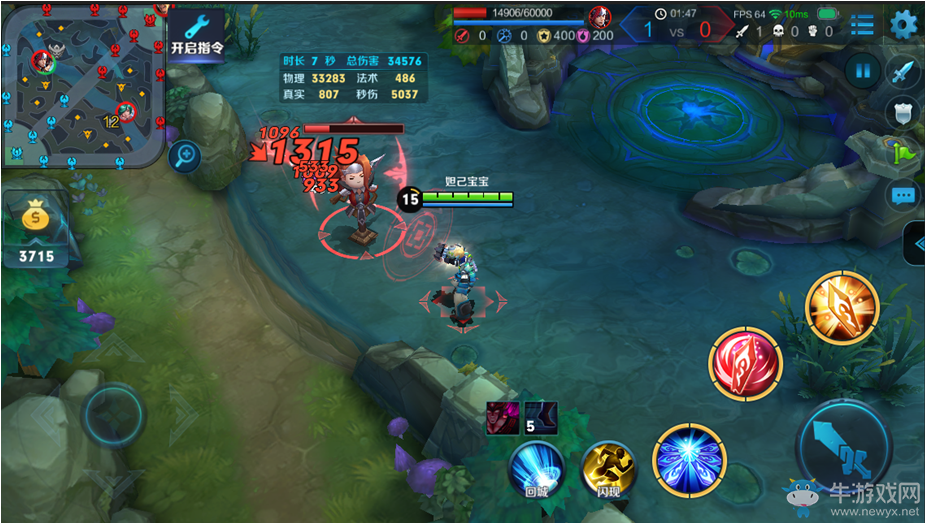Tap the magnifier button beside the minimap
The width and height of the screenshot is (925, 523).
click(x=184, y=155)
